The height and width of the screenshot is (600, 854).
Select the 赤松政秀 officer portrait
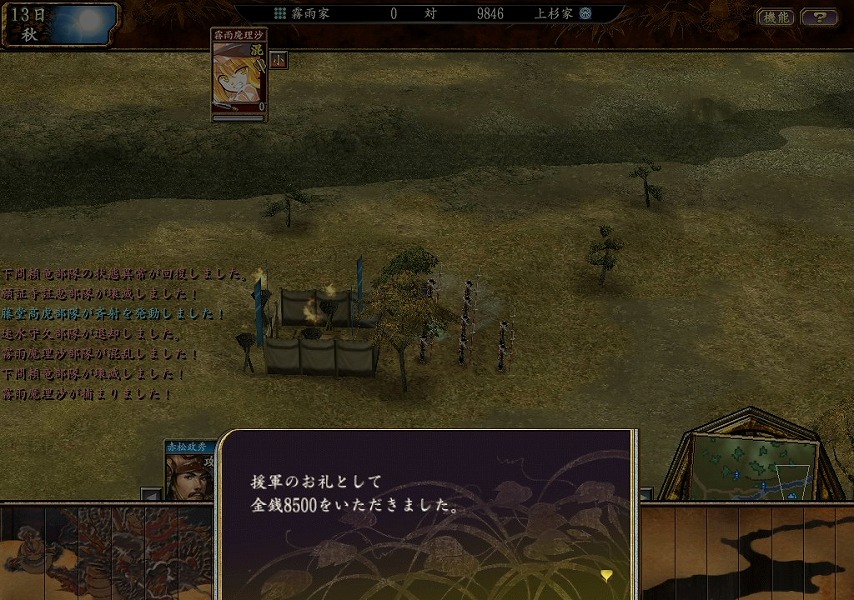pos(190,472)
